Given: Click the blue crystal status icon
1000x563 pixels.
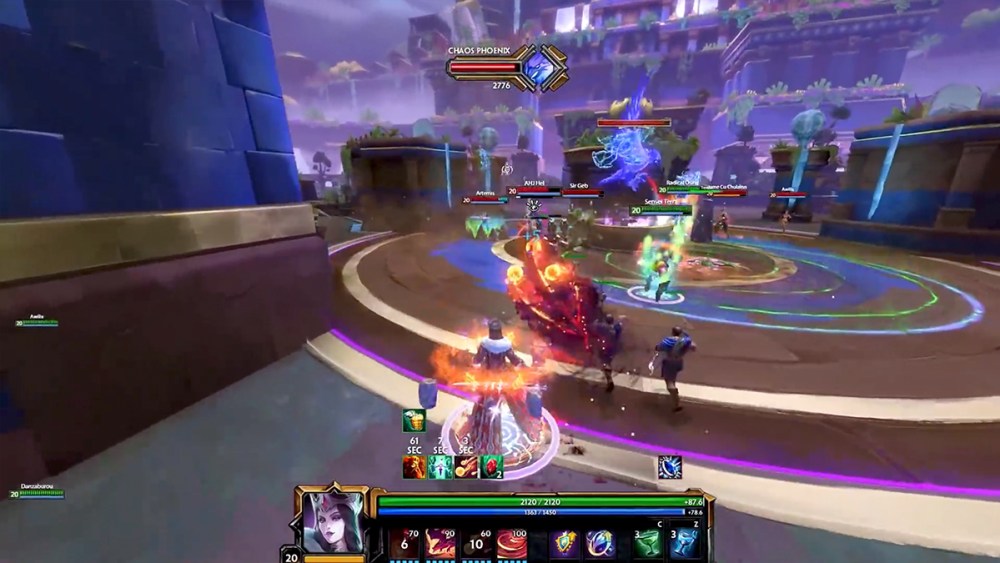Looking at the screenshot, I should (x=669, y=466).
